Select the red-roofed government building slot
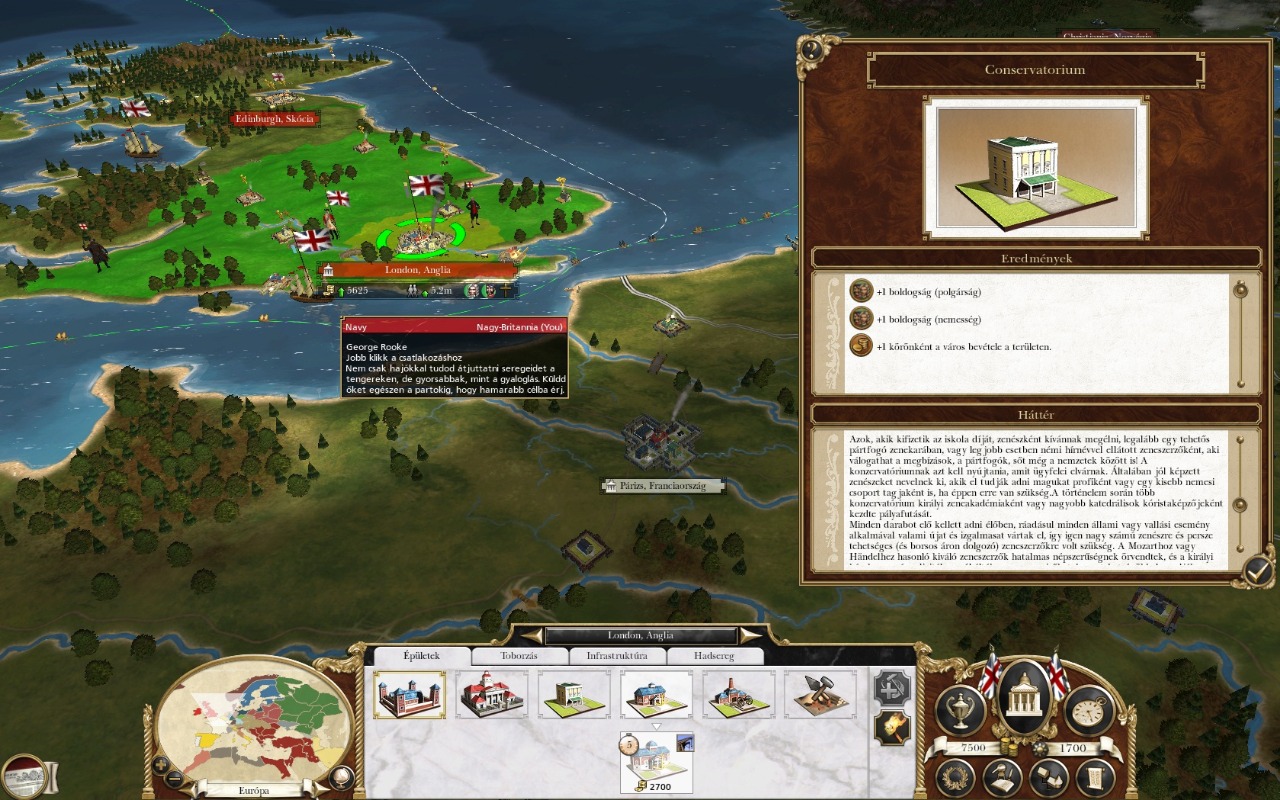 tap(491, 694)
